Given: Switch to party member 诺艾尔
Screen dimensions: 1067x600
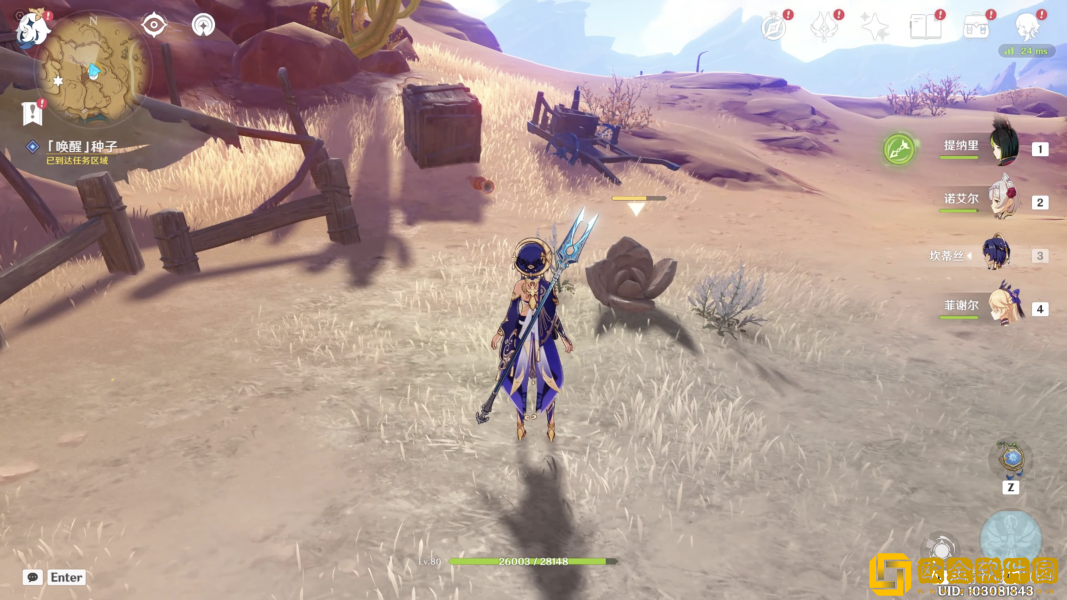Looking at the screenshot, I should [1003, 200].
